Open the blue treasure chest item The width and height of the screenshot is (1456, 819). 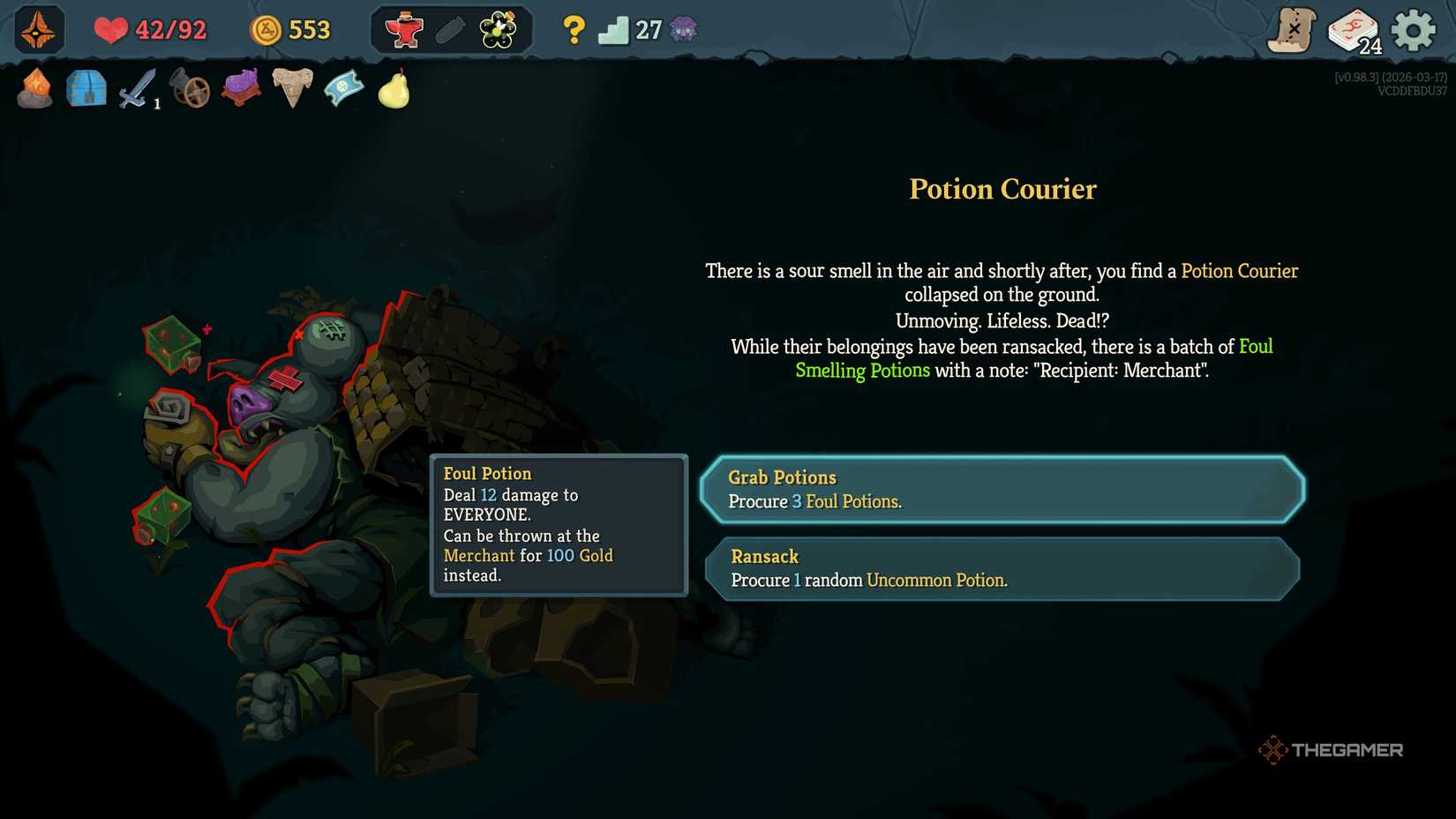pos(86,88)
